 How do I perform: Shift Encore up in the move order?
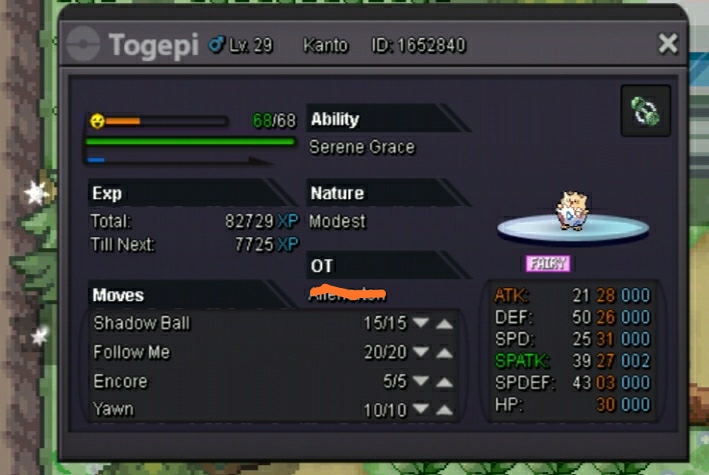tap(445, 381)
